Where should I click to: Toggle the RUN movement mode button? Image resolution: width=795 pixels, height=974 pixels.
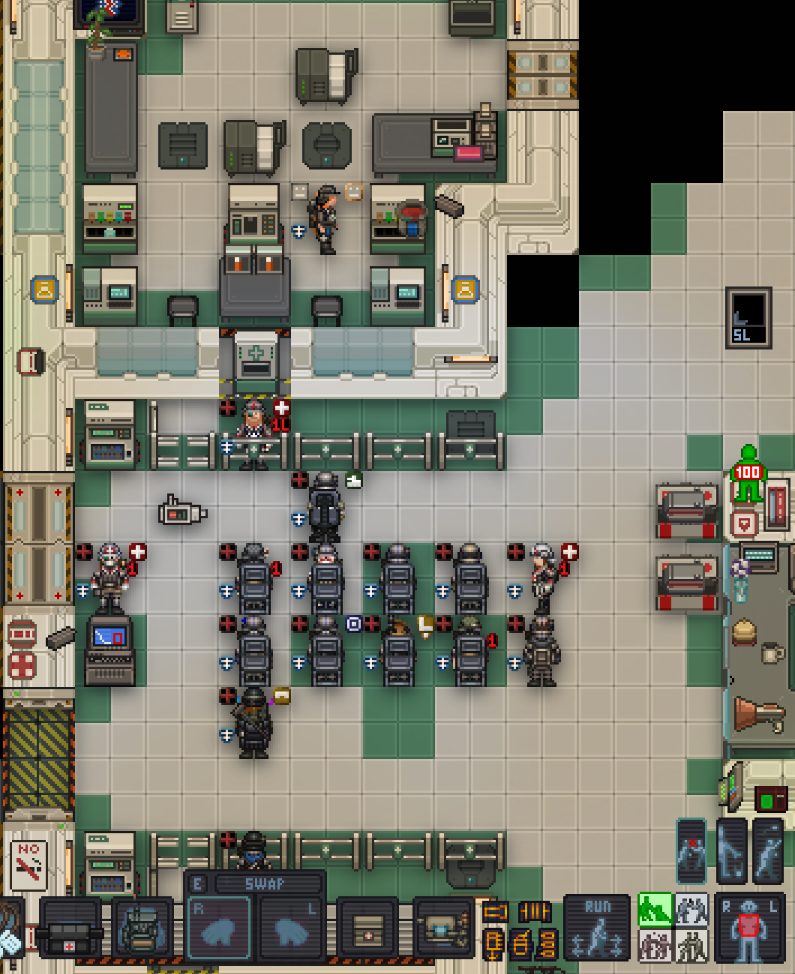[x=597, y=927]
